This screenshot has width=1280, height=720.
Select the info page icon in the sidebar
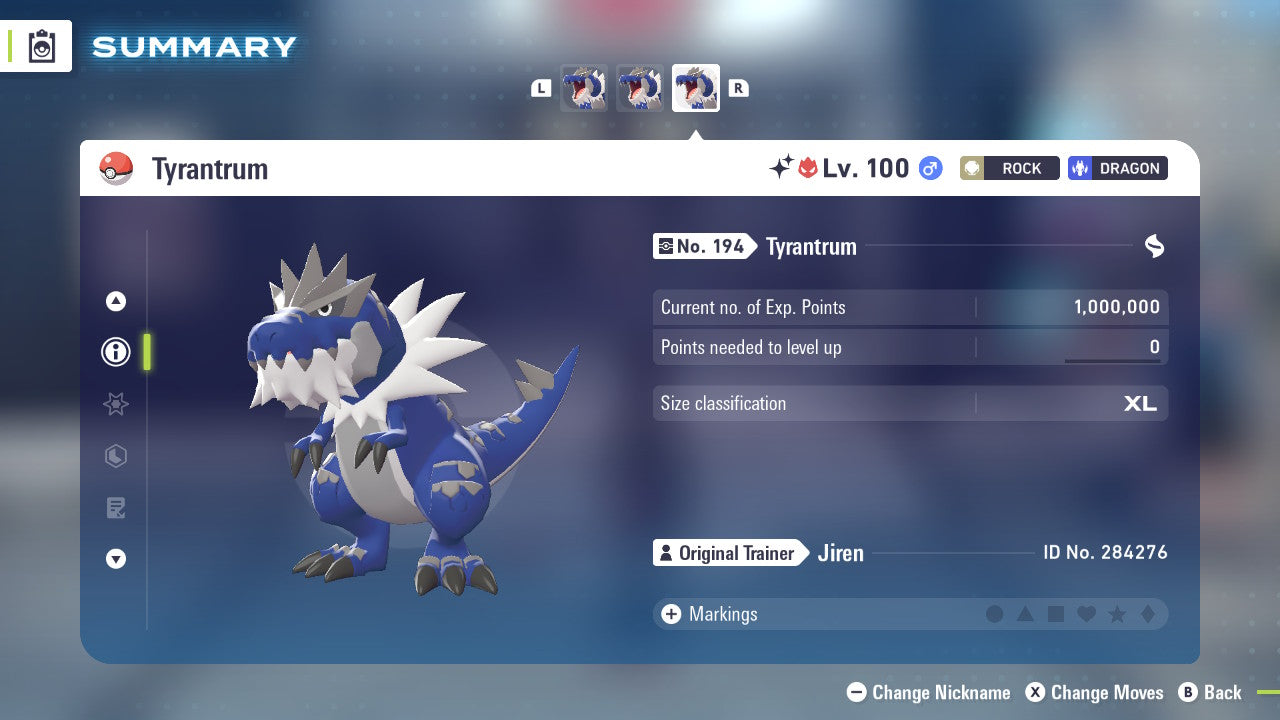[x=116, y=352]
